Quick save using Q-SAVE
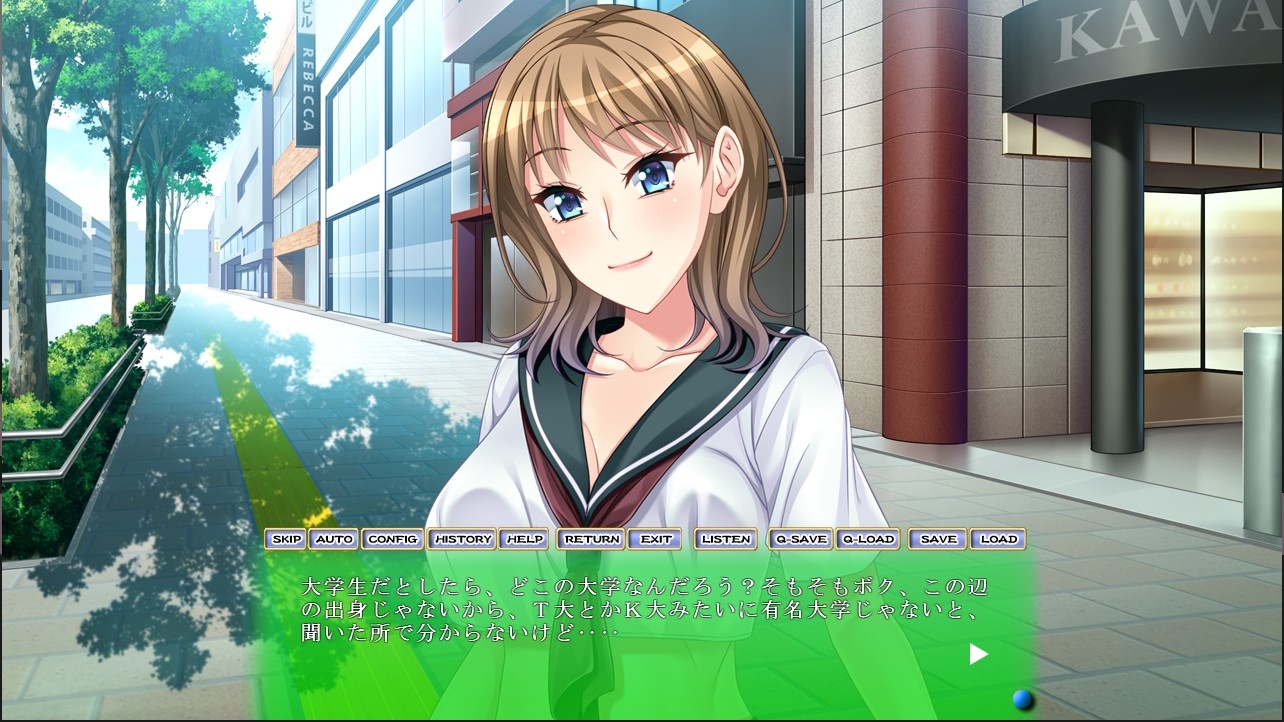This screenshot has width=1284, height=722. click(x=800, y=539)
